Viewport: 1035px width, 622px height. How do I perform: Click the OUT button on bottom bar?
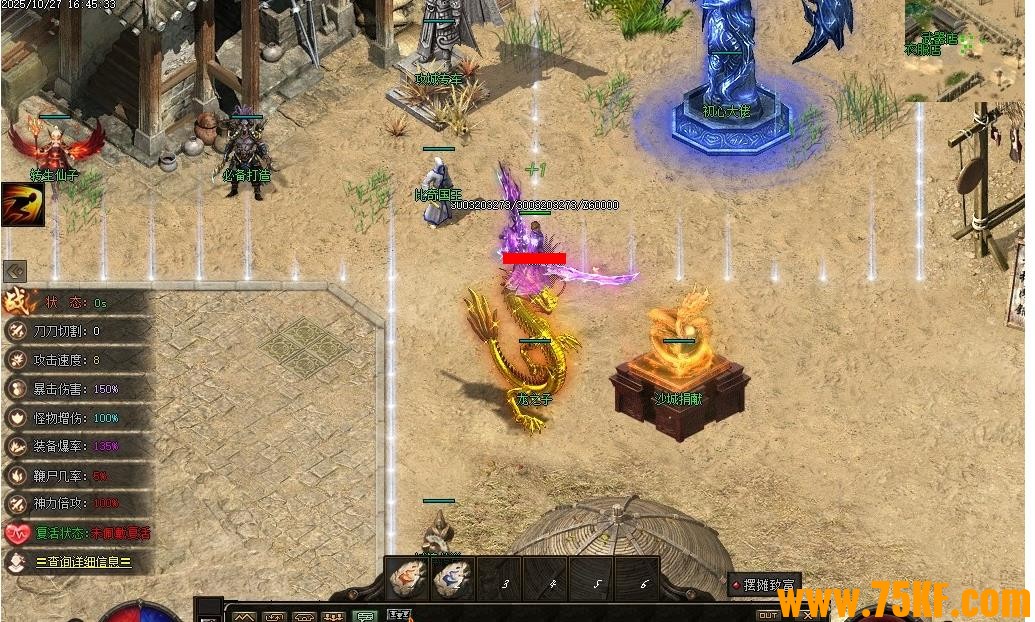point(767,615)
